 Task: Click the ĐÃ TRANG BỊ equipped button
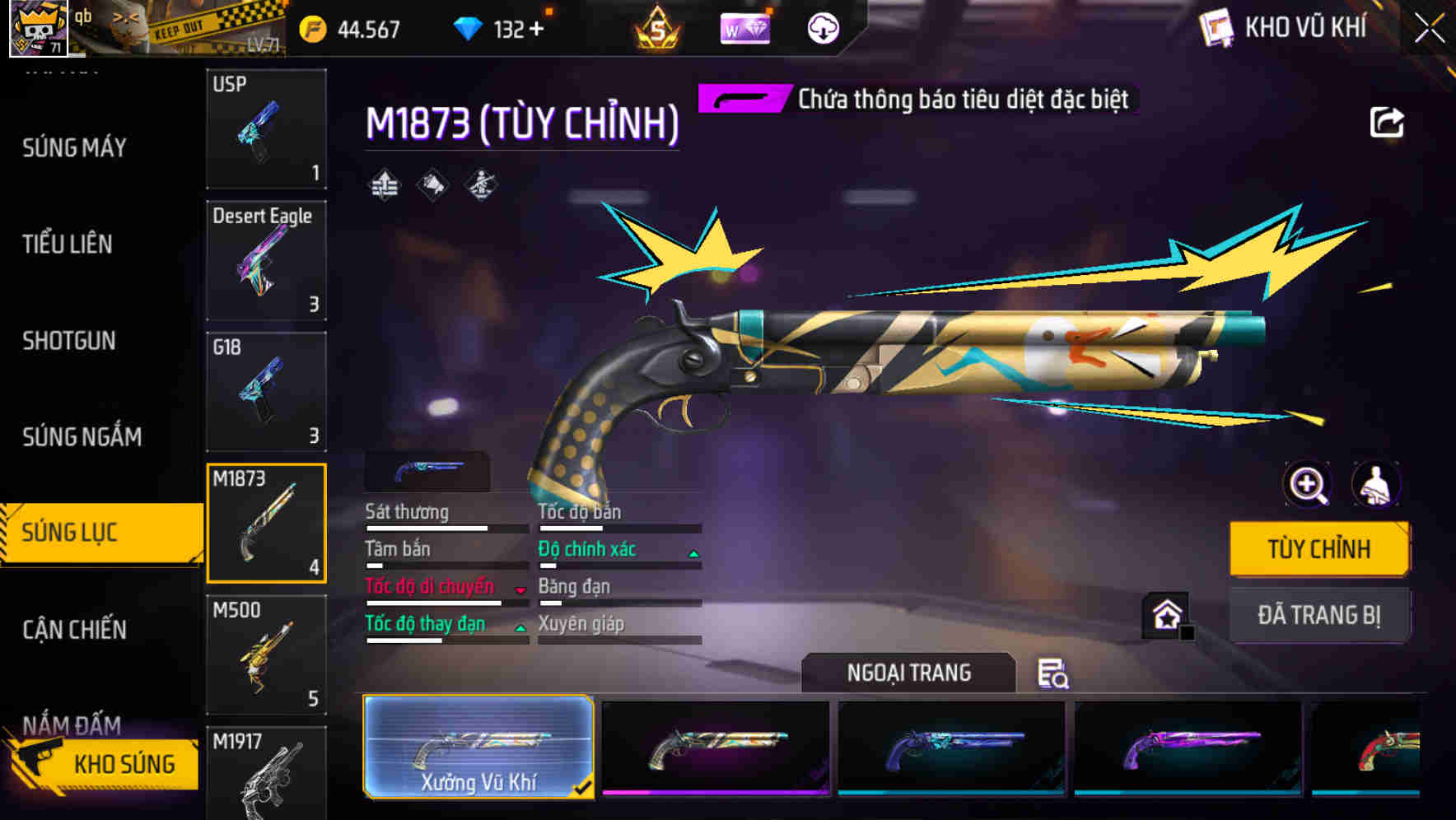point(1318,614)
